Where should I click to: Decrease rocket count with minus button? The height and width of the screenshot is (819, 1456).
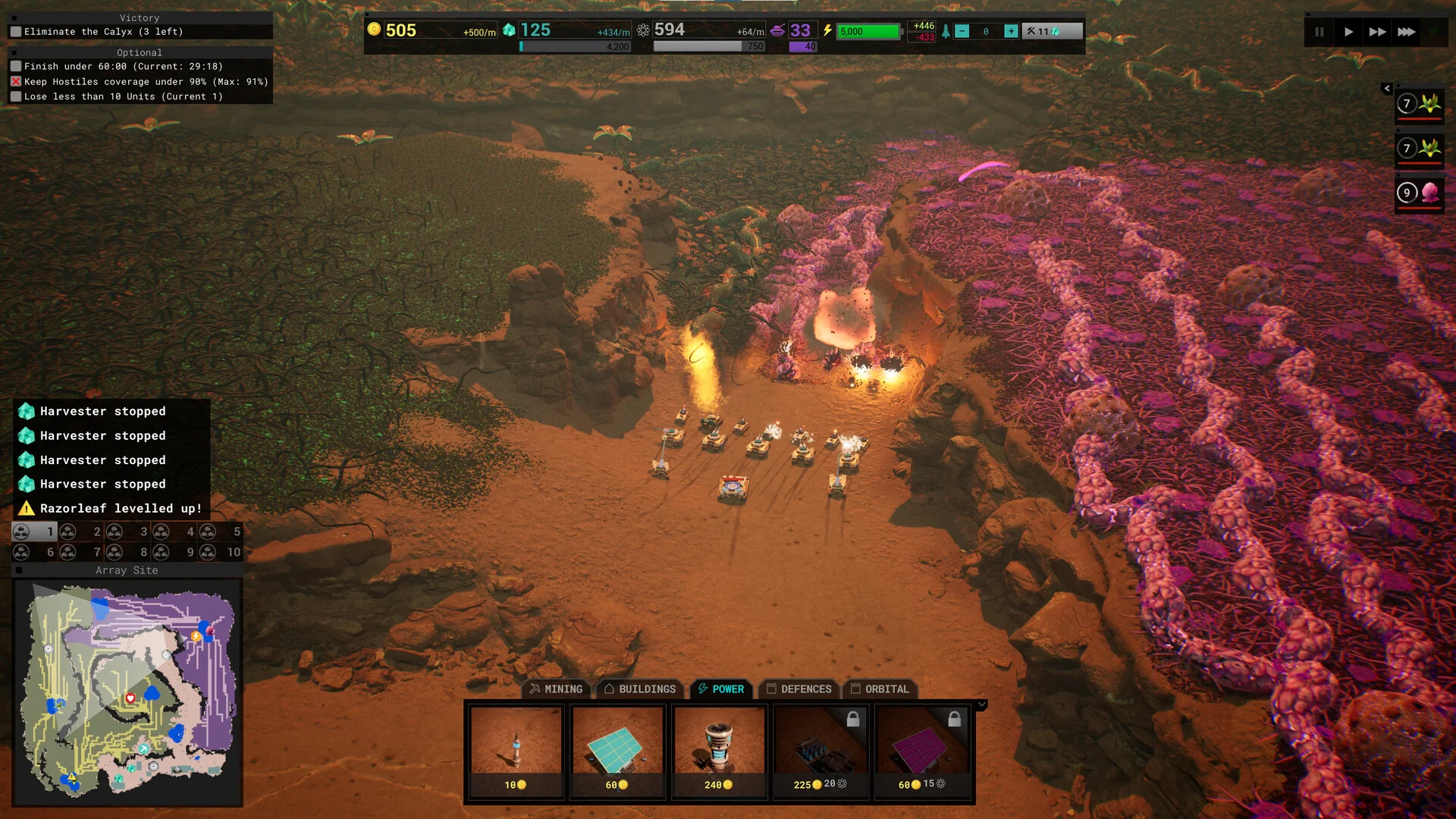pyautogui.click(x=962, y=31)
